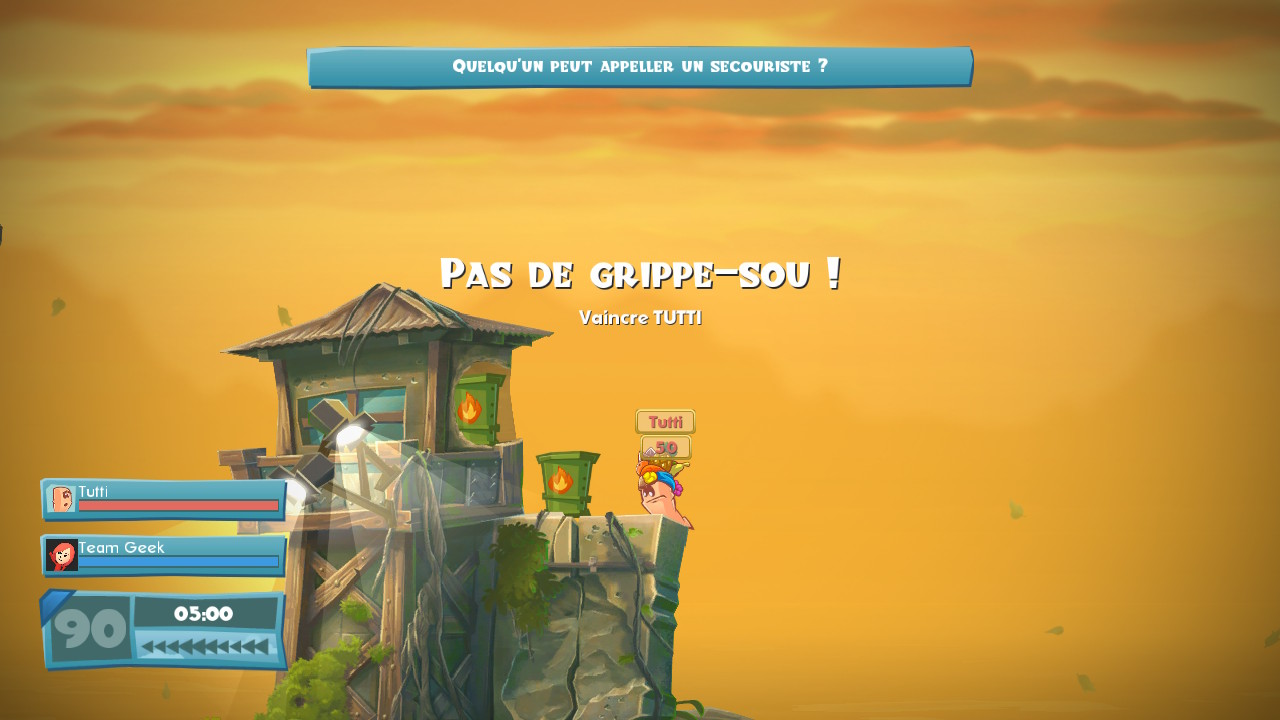Click the Tutti team worm avatar icon
The image size is (1280, 720).
click(x=62, y=499)
